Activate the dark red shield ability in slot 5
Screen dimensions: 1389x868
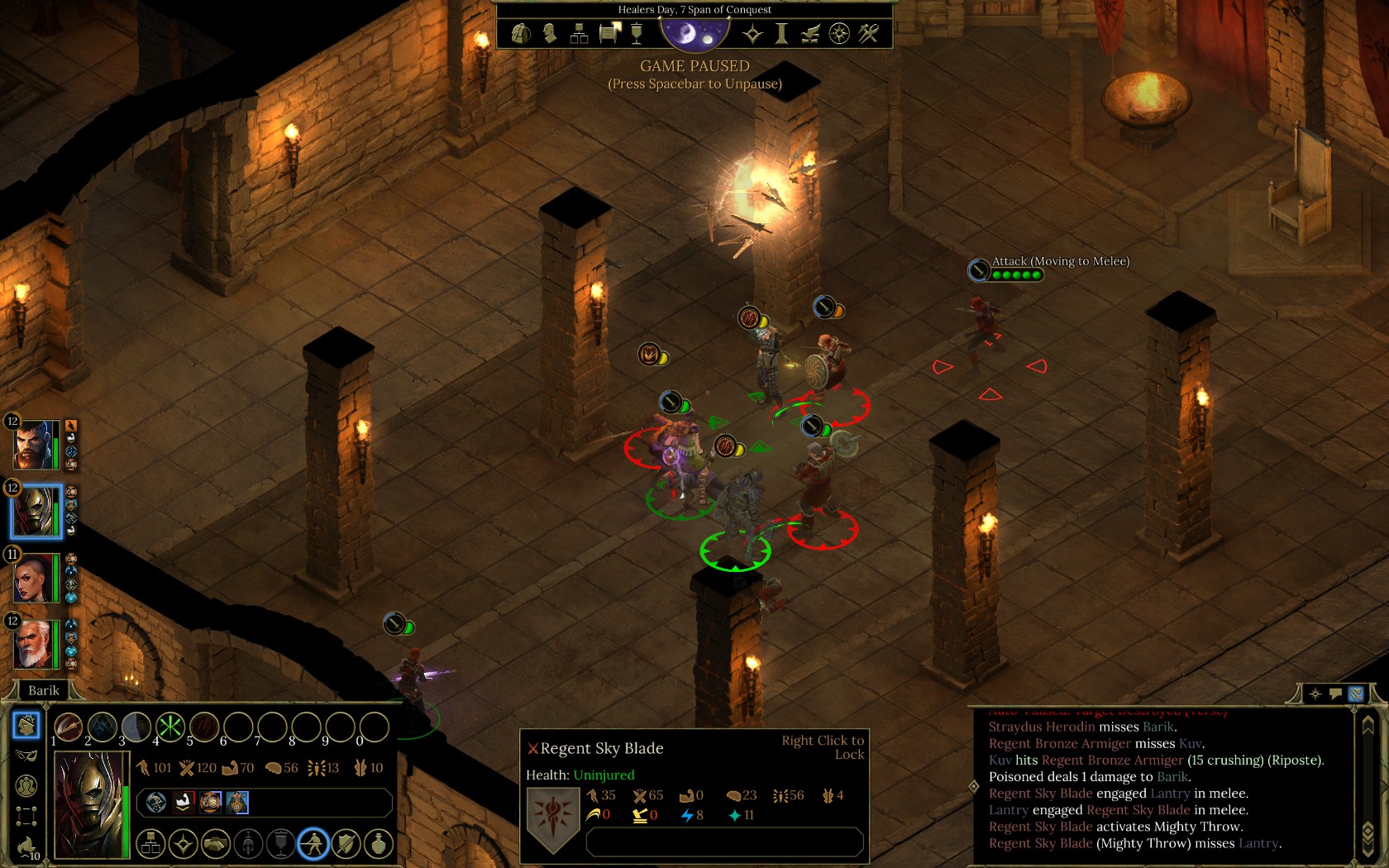[x=204, y=727]
